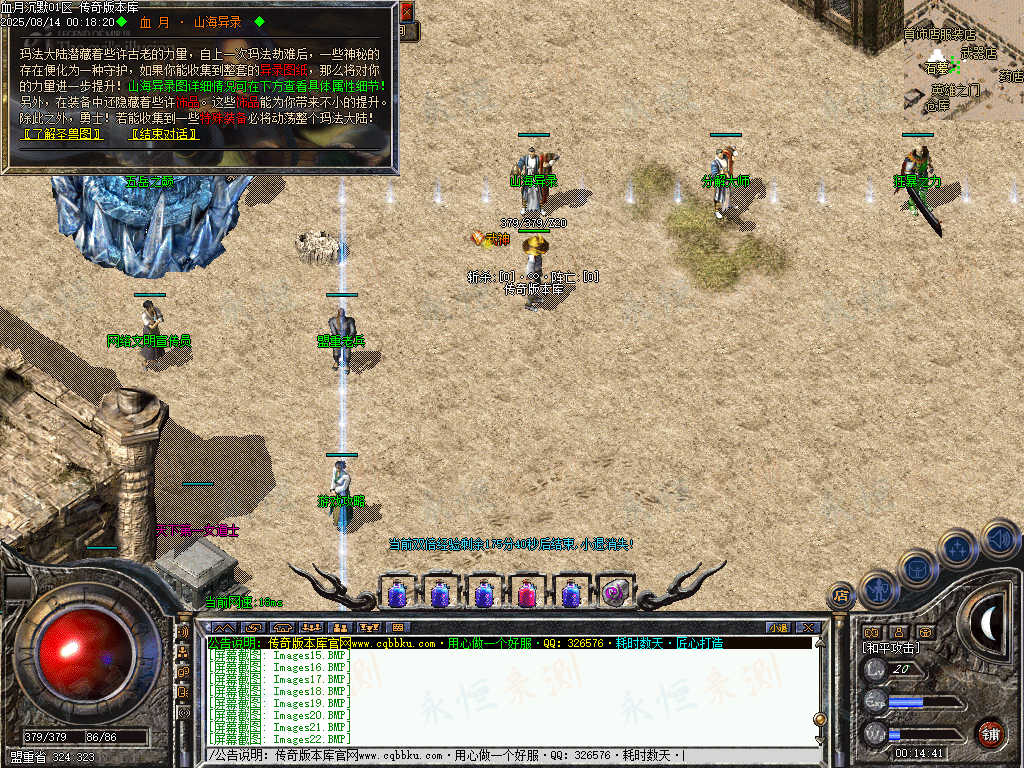Image resolution: width=1024 pixels, height=768 pixels.
Task: Select the 结束对话 option to end dialogue
Action: (163, 133)
